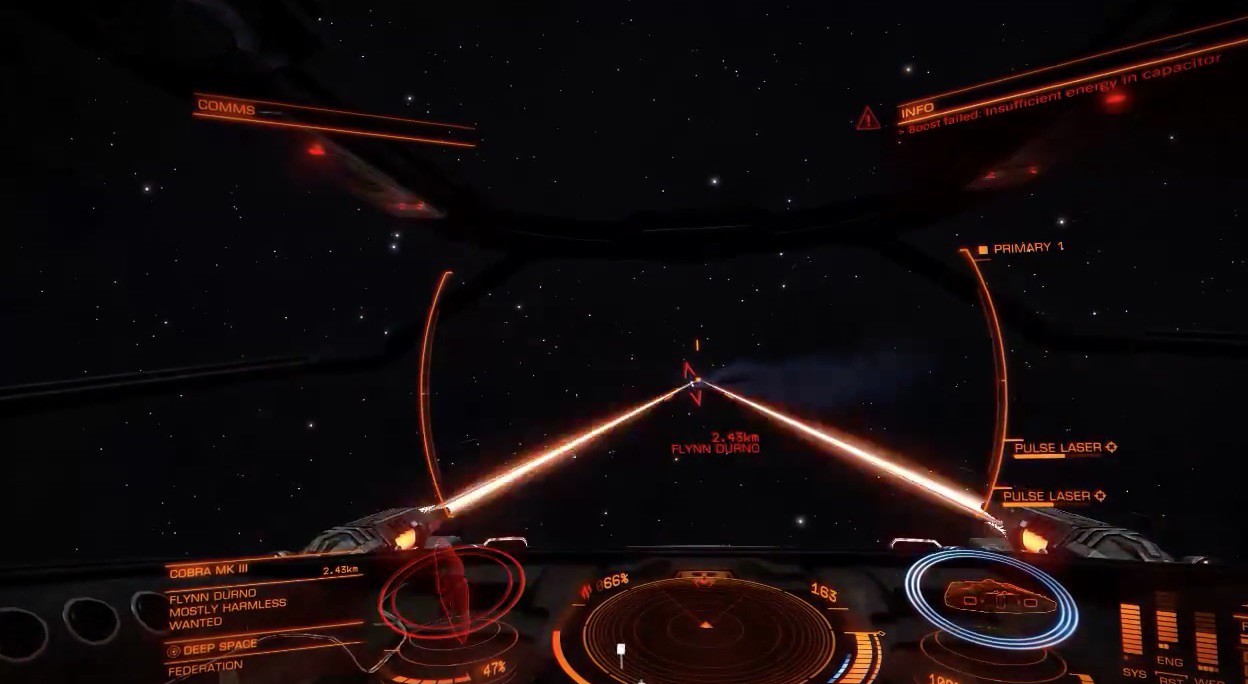Open the Cobra MK III target info
This screenshot has height=684, width=1248.
[x=208, y=571]
